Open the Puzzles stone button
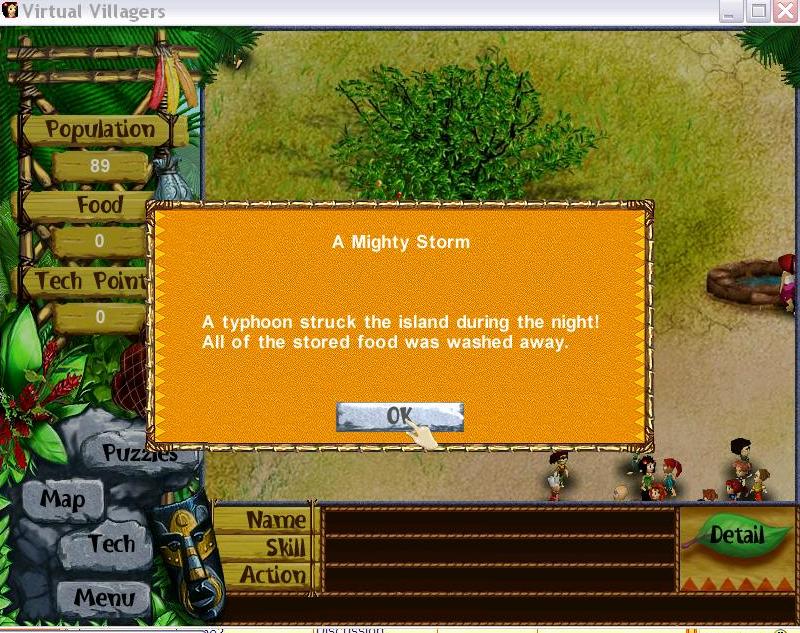The height and width of the screenshot is (633, 800). click(142, 455)
